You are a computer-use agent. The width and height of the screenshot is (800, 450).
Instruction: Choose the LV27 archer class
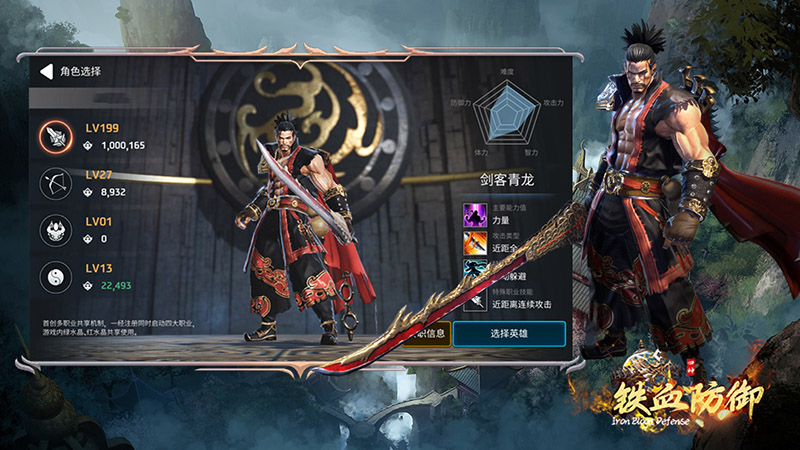[x=54, y=182]
